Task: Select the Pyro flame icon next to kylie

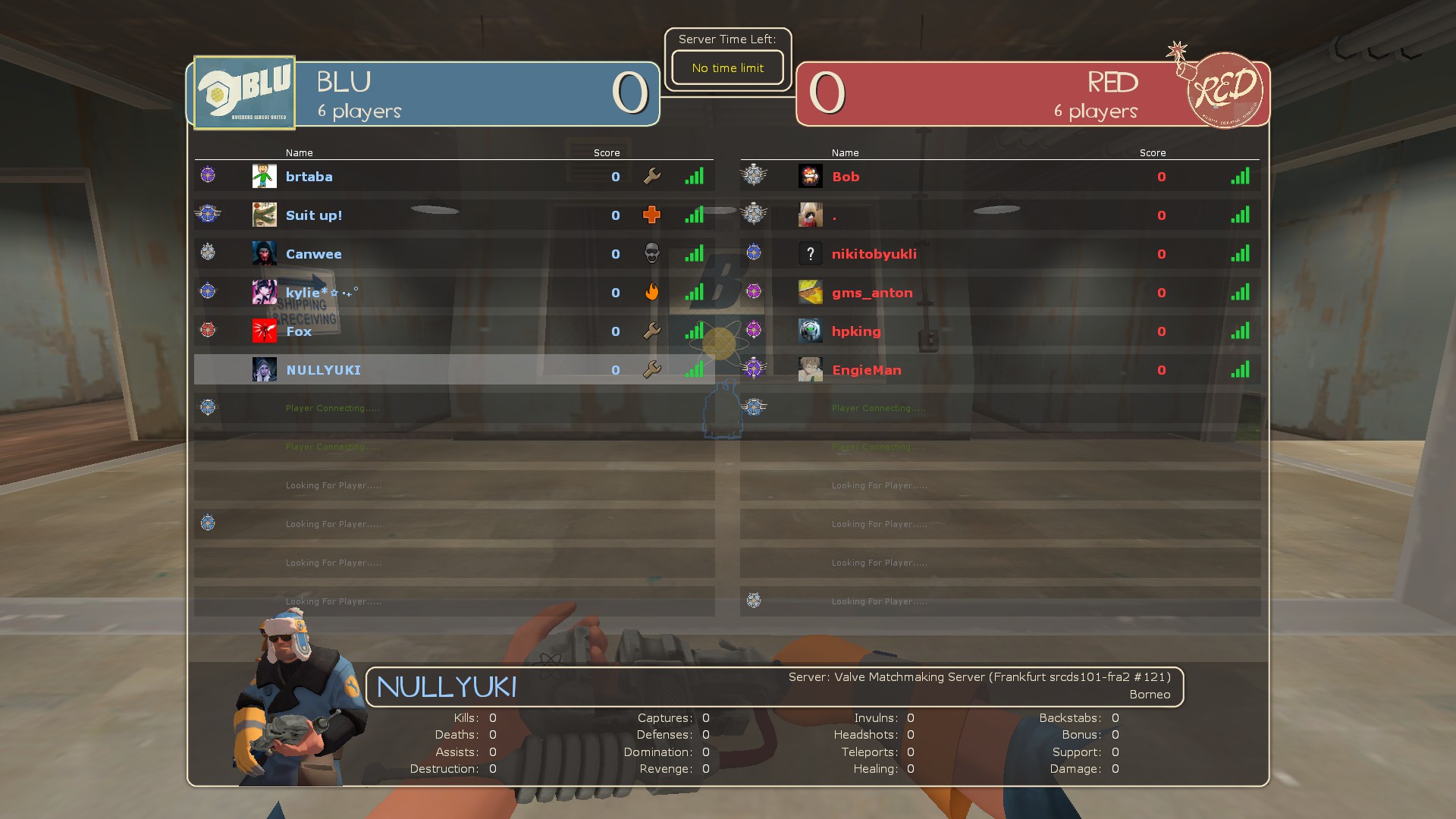Action: (651, 293)
